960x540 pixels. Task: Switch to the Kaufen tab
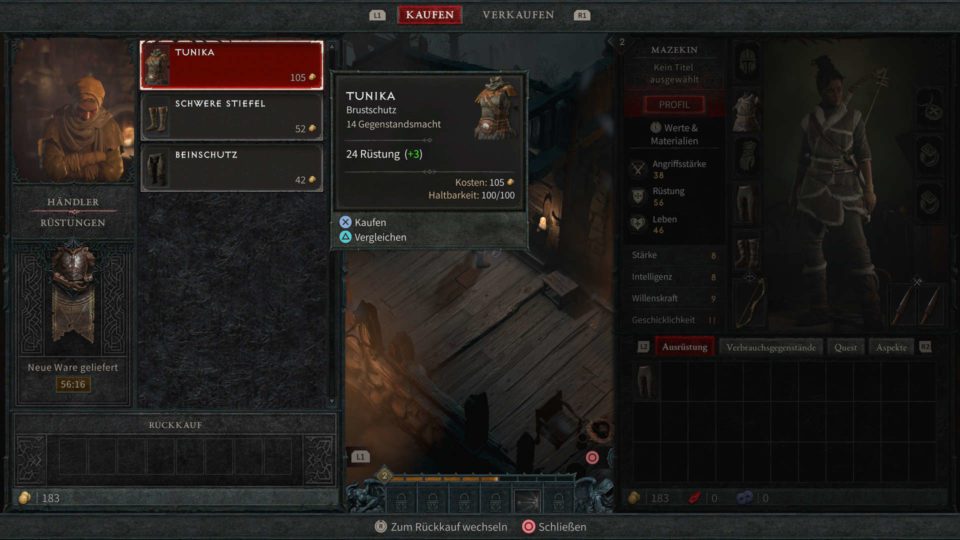click(x=429, y=15)
